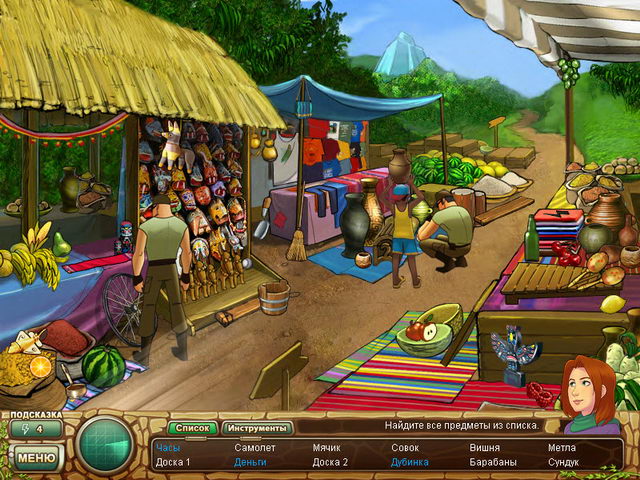The height and width of the screenshot is (480, 640).
Task: Switch to the Список tab
Action: [192, 428]
